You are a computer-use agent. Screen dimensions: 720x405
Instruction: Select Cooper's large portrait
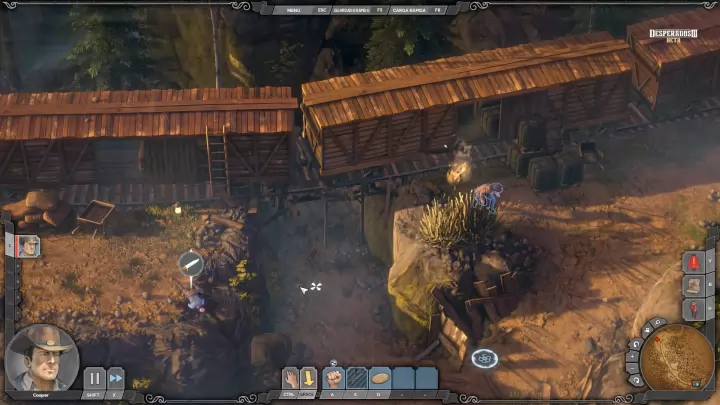[x=42, y=357]
